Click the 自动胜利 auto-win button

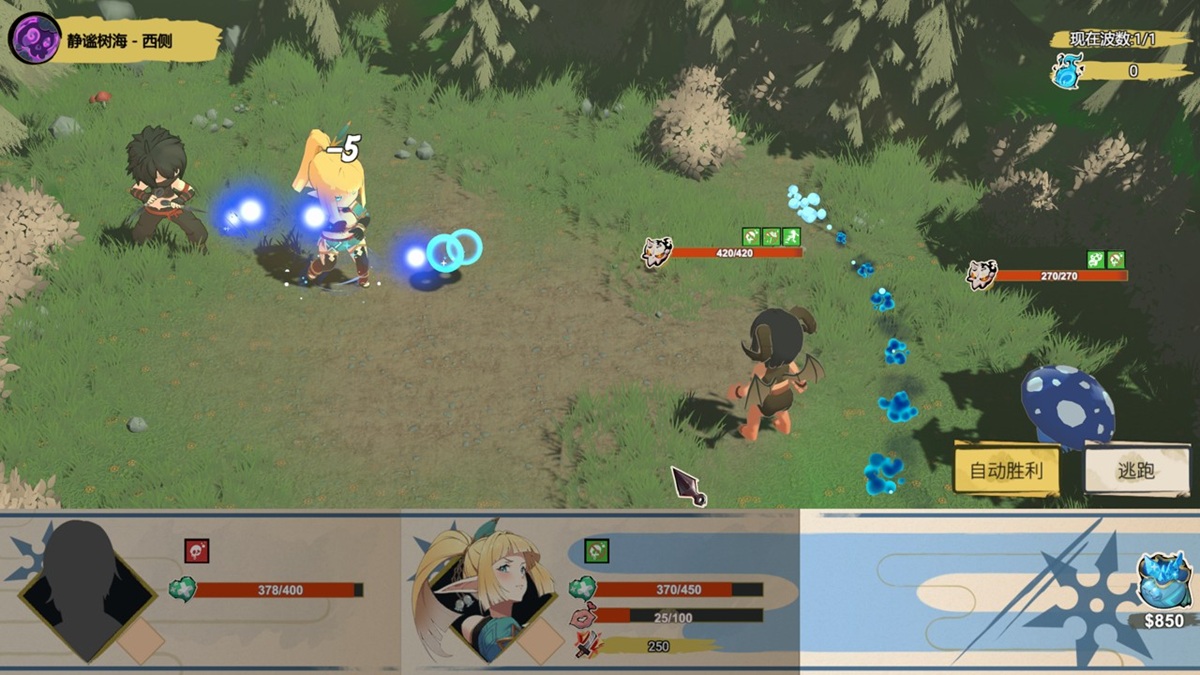pos(1006,469)
